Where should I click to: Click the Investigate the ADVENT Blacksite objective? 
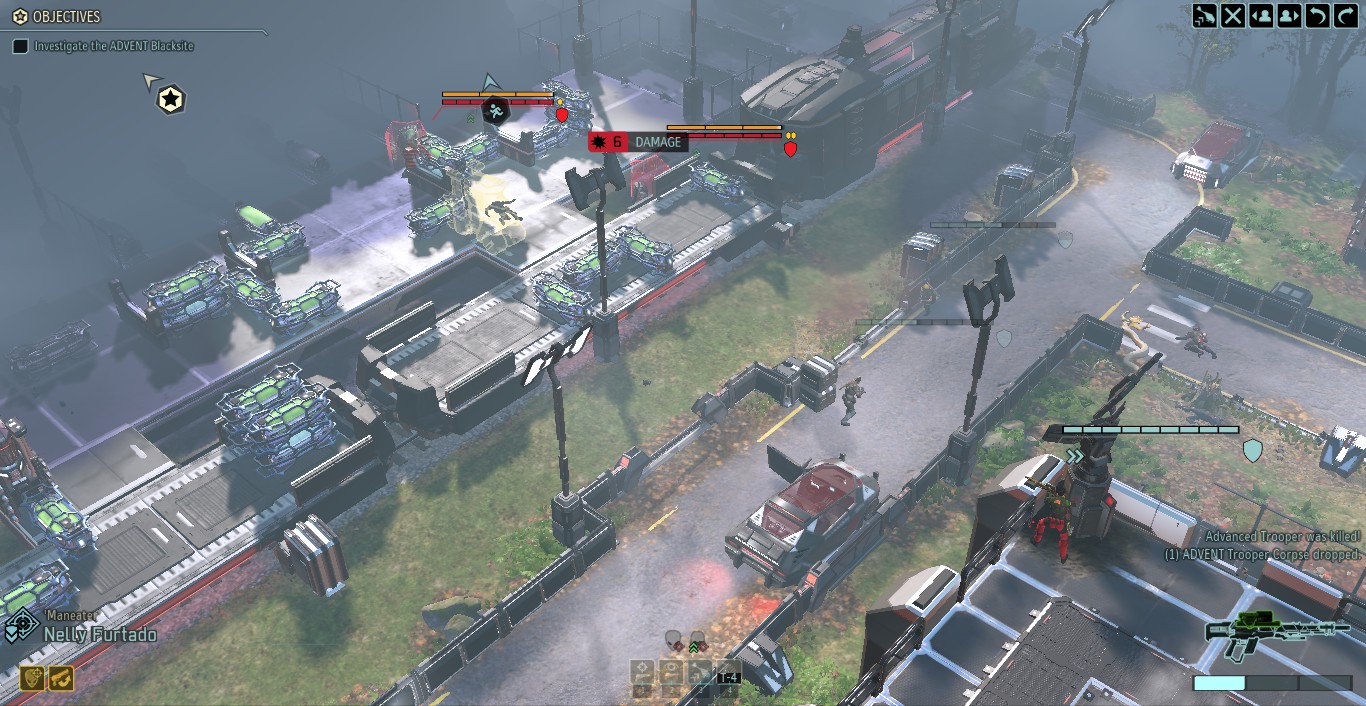pos(113,46)
